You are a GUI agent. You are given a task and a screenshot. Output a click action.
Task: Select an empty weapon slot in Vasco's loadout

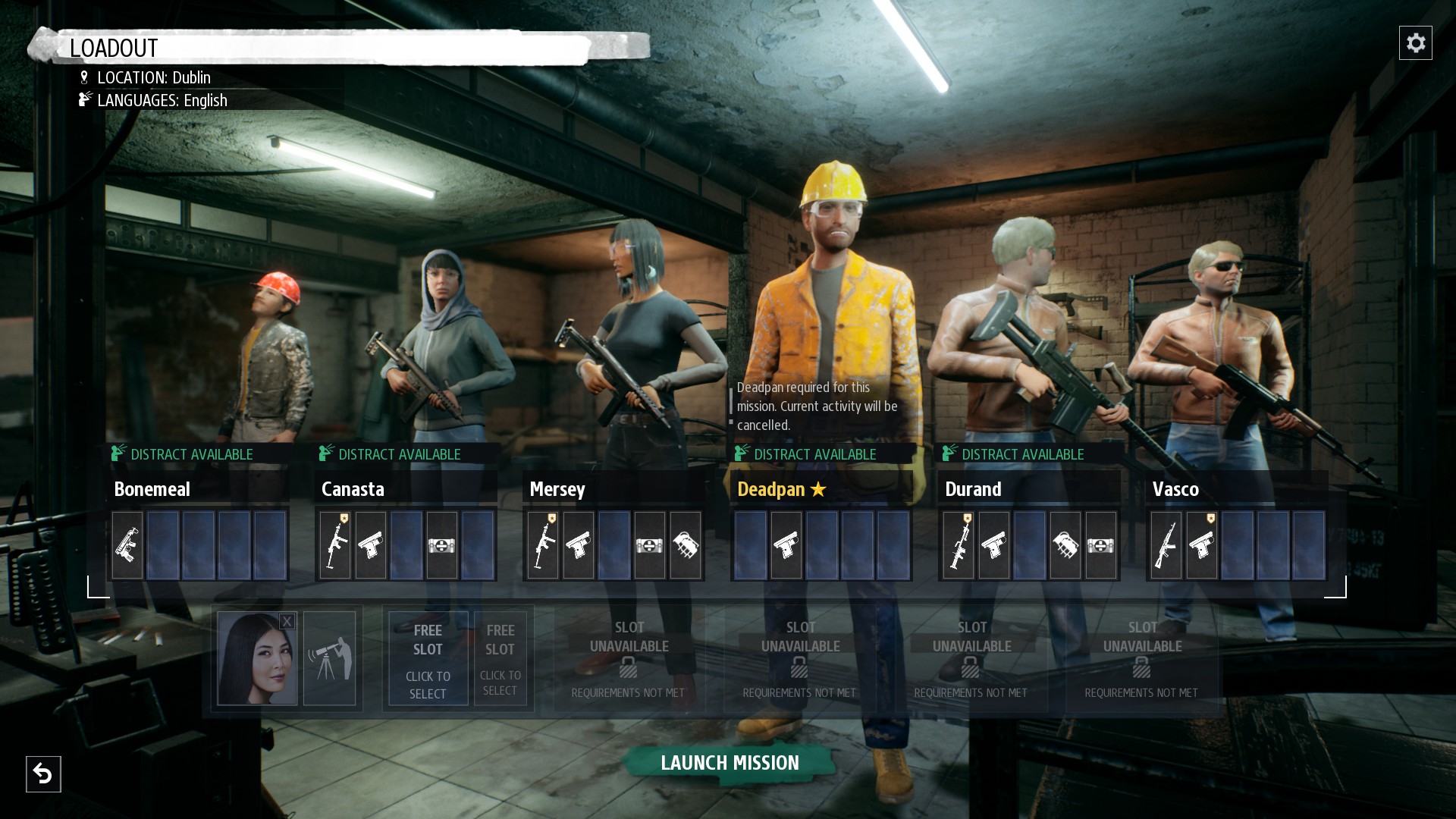pyautogui.click(x=1274, y=544)
